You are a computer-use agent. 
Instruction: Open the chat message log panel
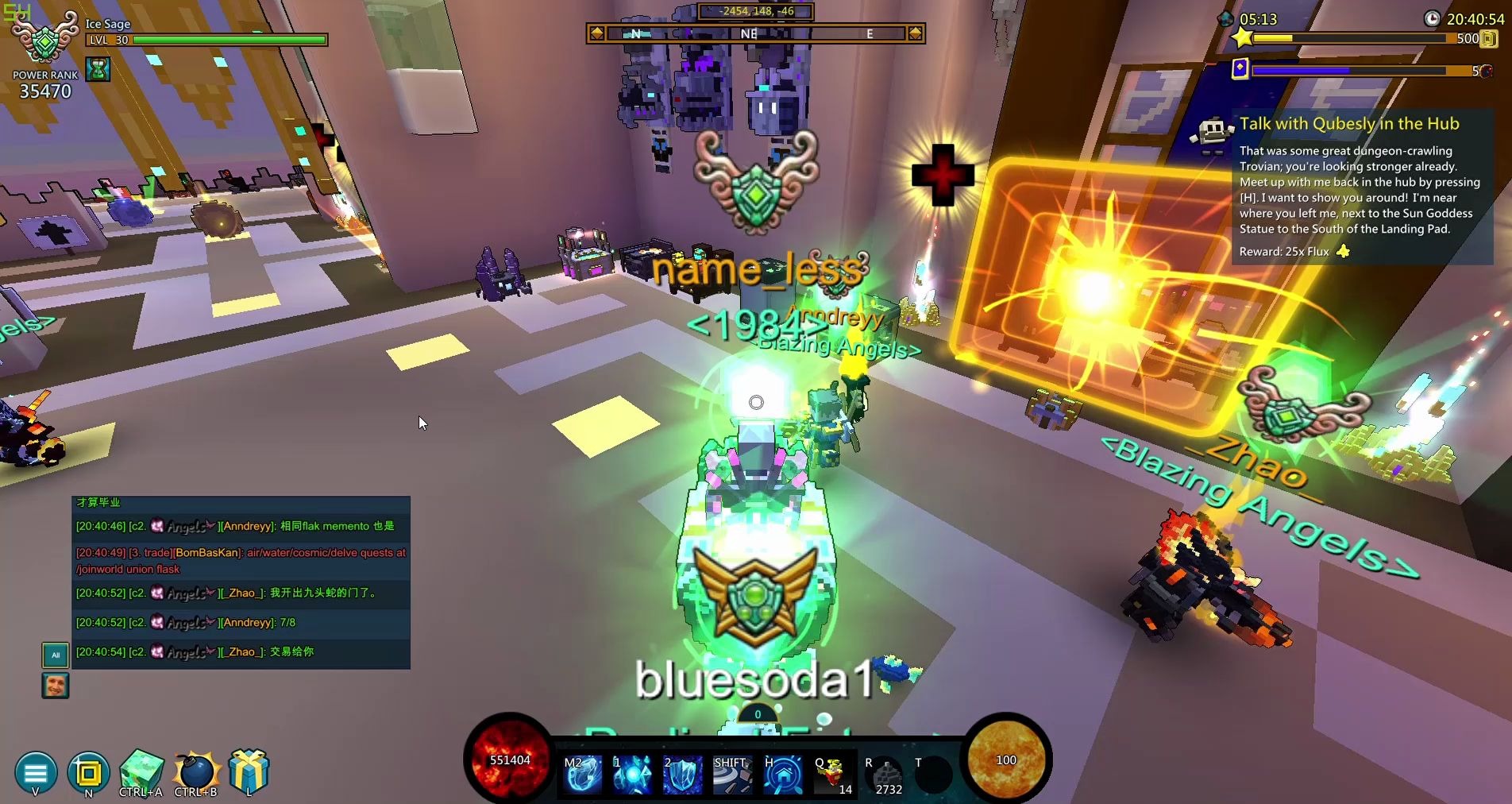coord(241,582)
